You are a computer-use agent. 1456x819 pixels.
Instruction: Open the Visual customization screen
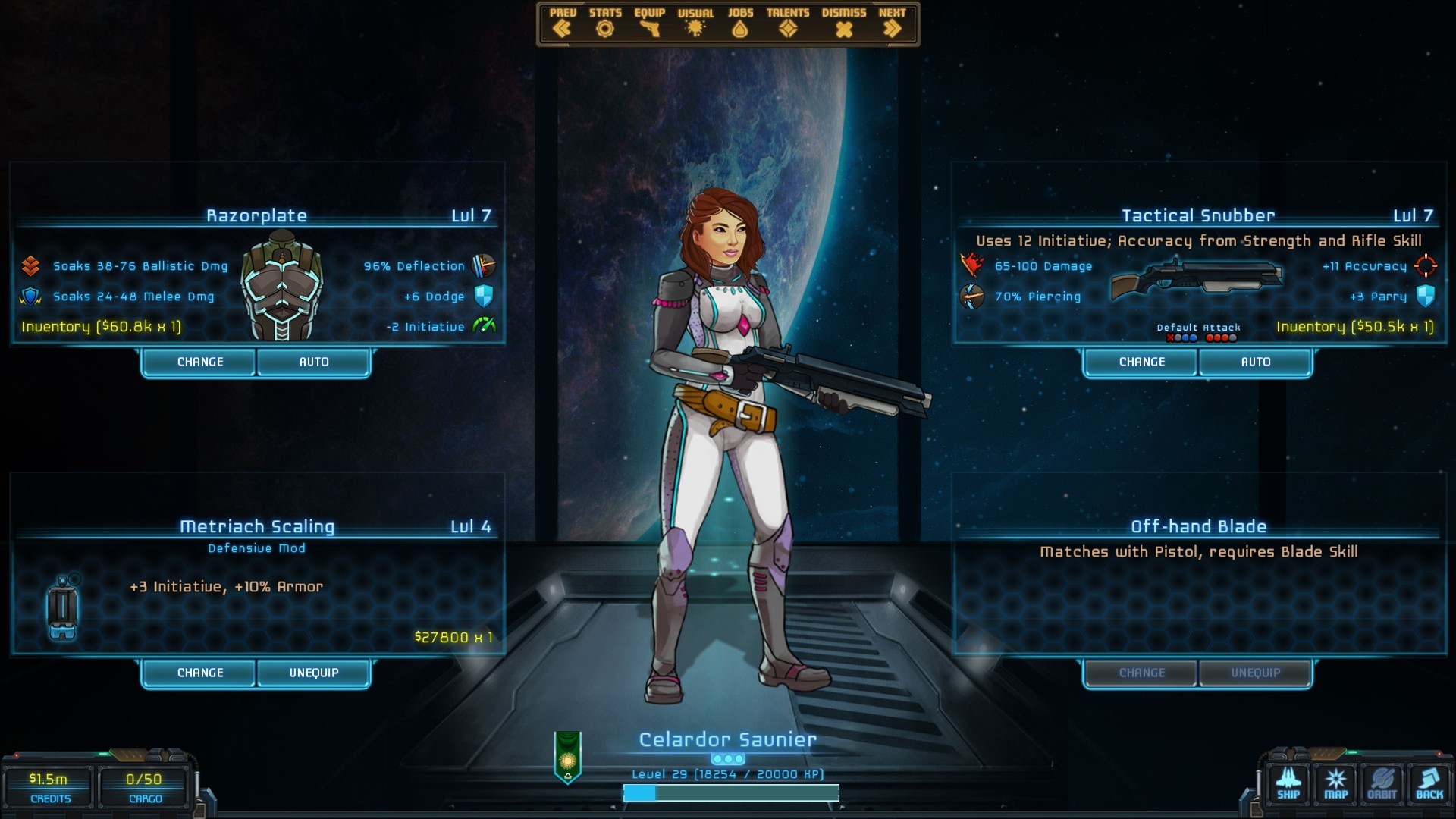(x=695, y=23)
